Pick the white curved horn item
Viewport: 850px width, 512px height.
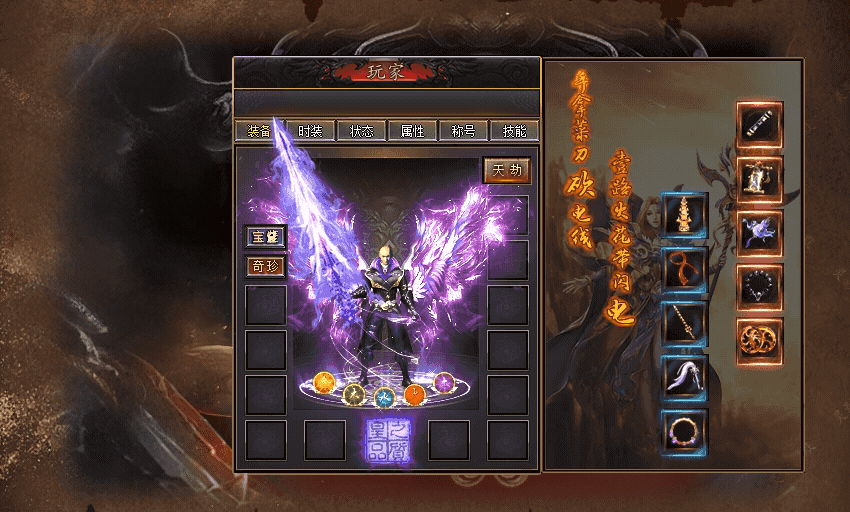[685, 377]
